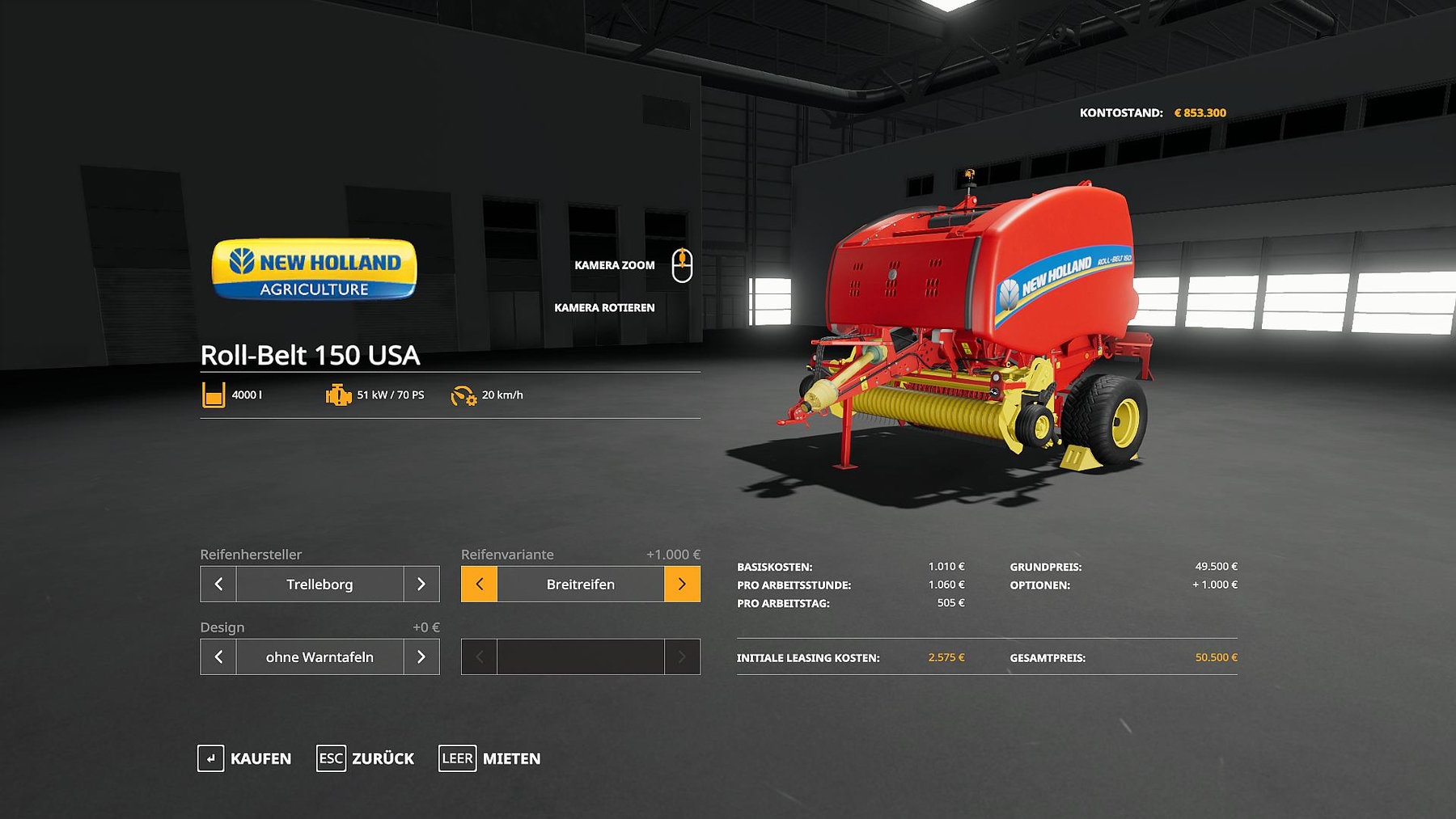The height and width of the screenshot is (819, 1456).
Task: Lease the baler with MIETEN
Action: (490, 758)
